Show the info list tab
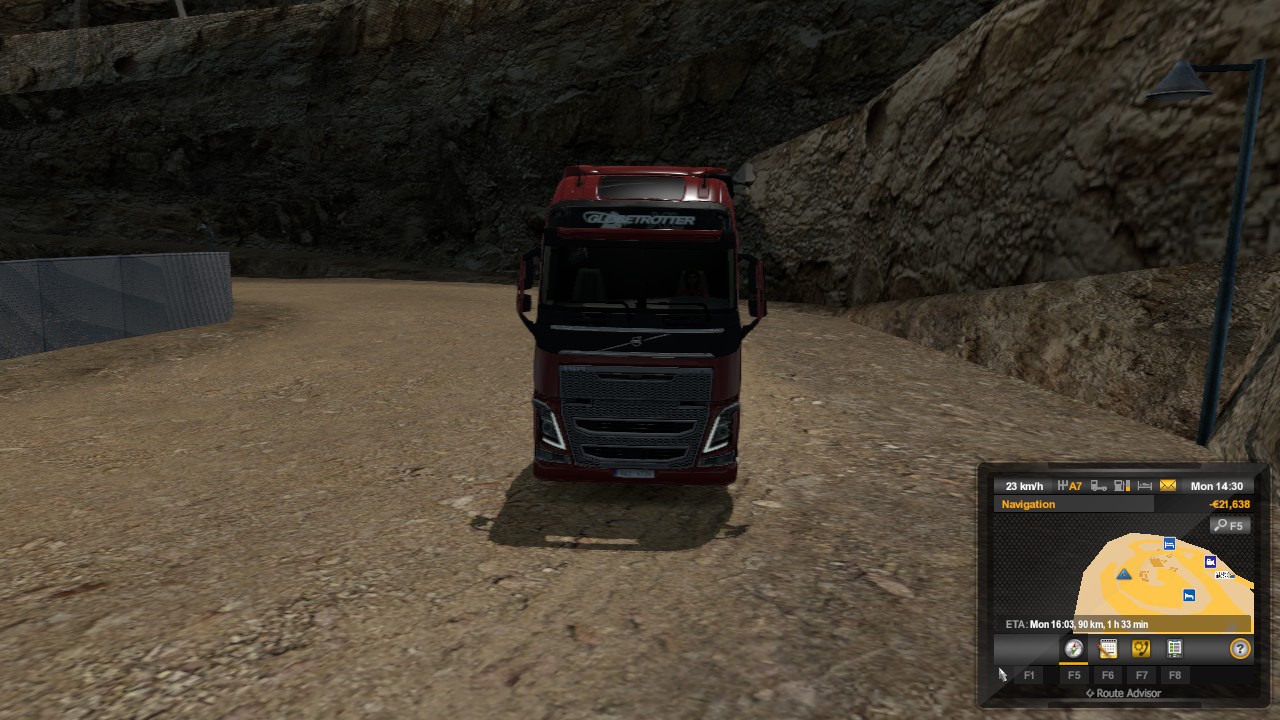The height and width of the screenshot is (720, 1280). (x=1175, y=649)
